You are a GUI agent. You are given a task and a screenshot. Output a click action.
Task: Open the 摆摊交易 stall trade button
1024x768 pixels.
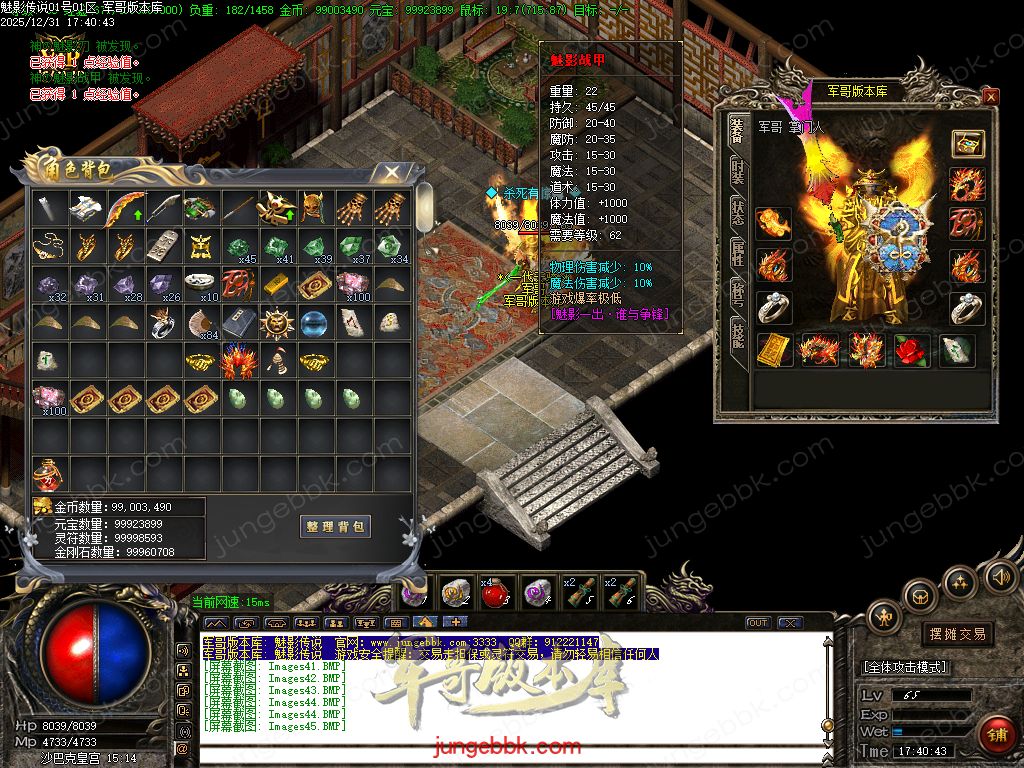click(958, 634)
